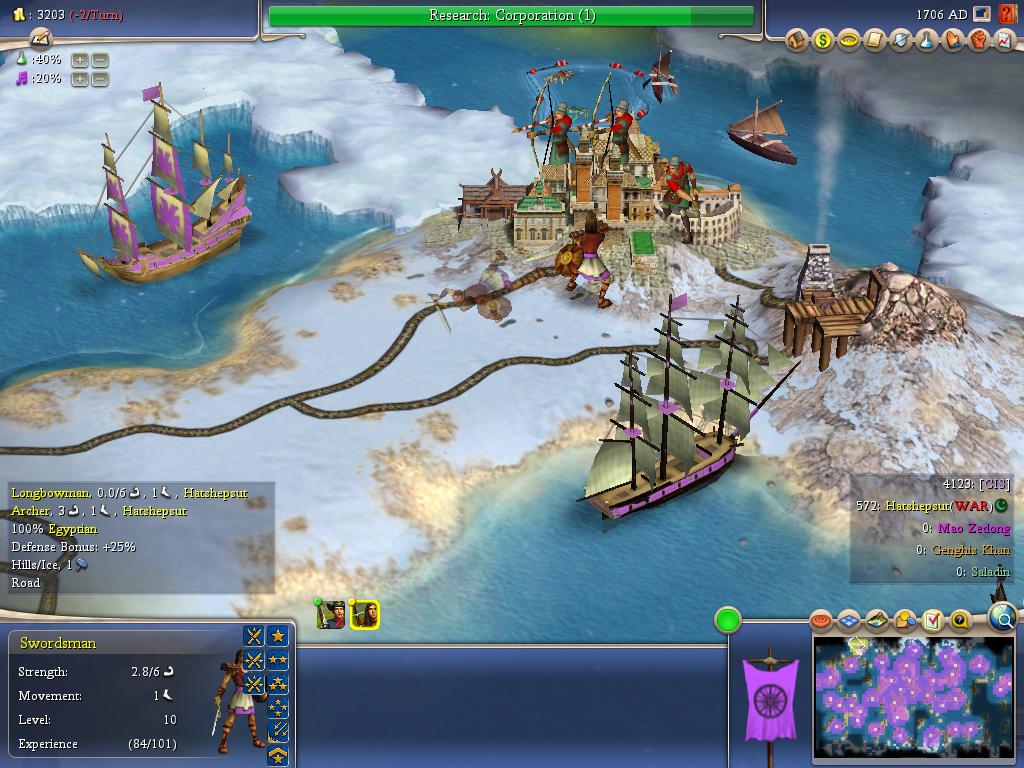Toggle the tile grid display button
Image resolution: width=1024 pixels, height=768 pixels.
849,621
